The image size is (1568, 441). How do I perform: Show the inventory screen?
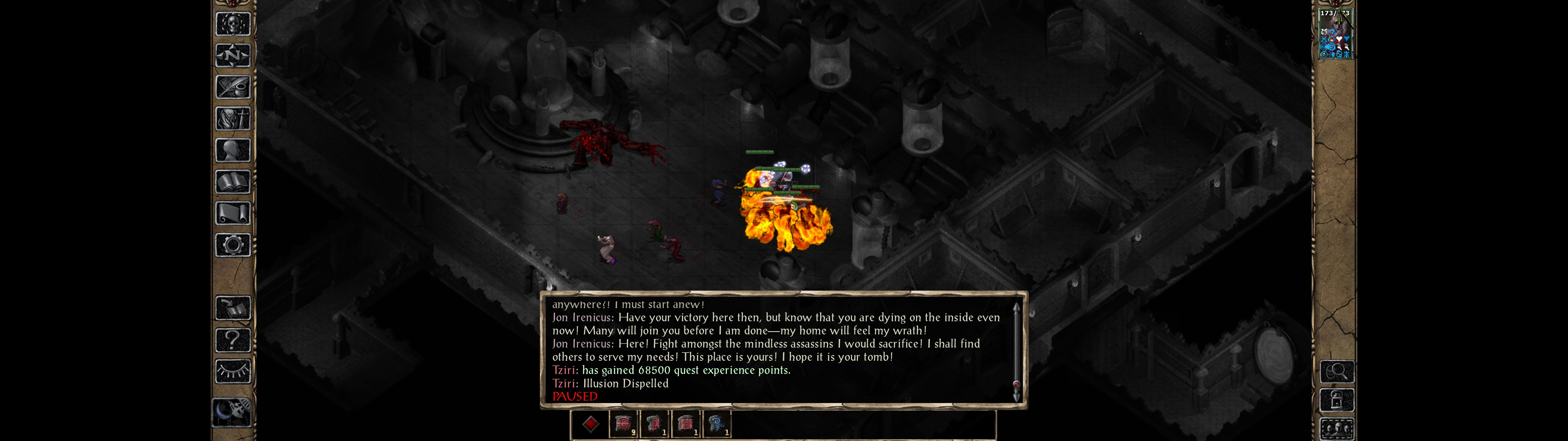coord(232,119)
